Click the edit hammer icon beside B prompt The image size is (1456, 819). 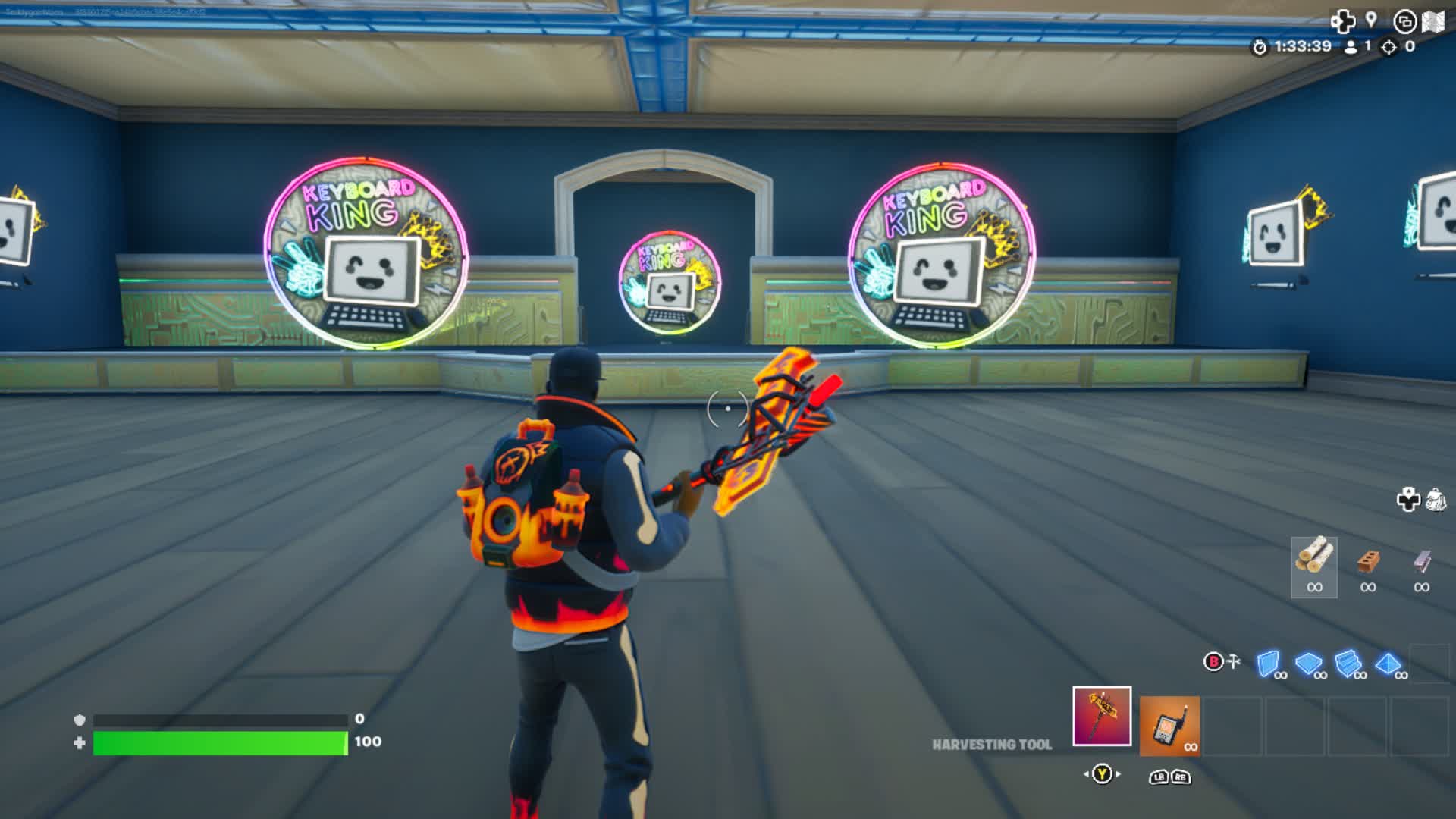(1233, 661)
